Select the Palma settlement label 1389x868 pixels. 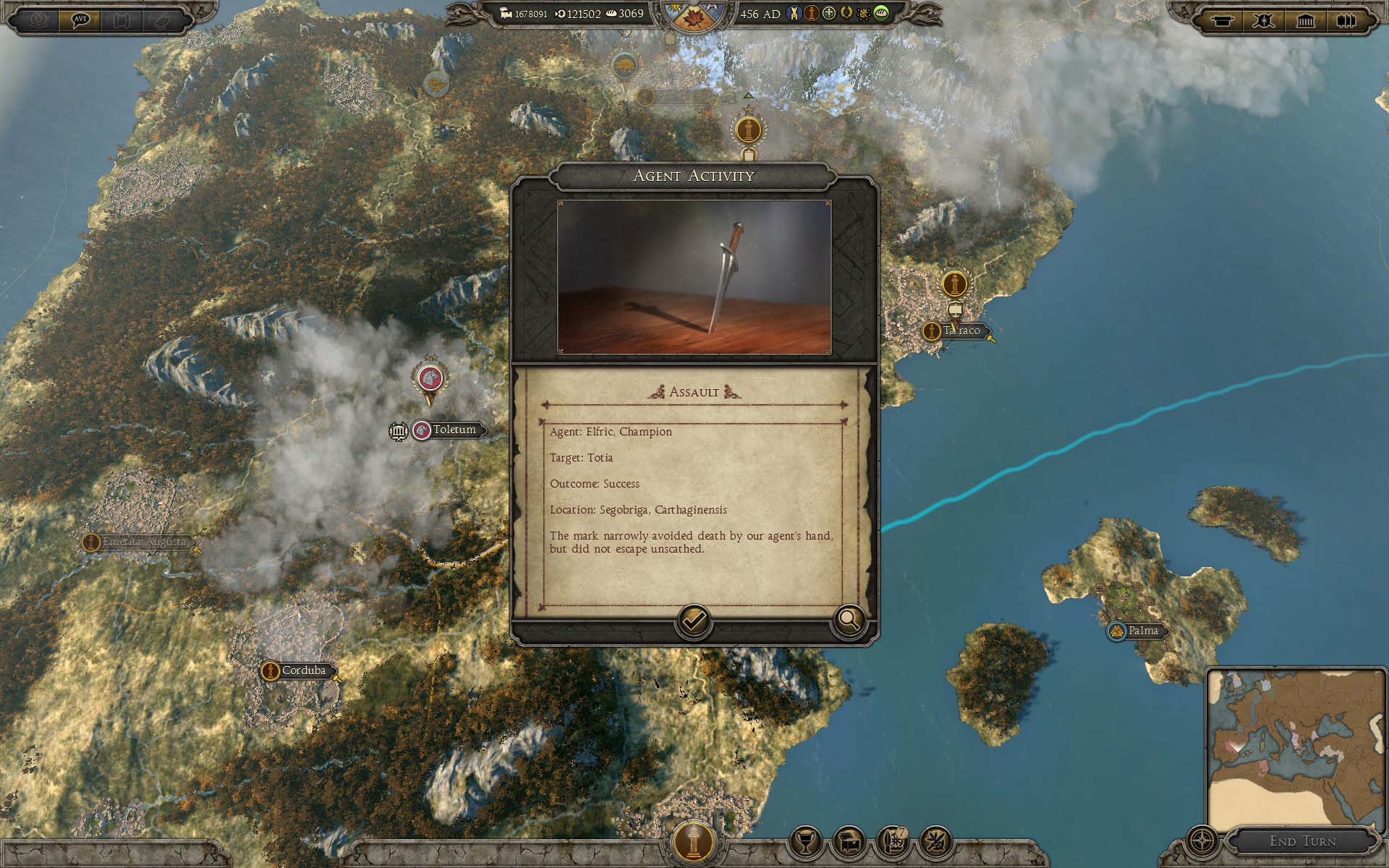1143,631
